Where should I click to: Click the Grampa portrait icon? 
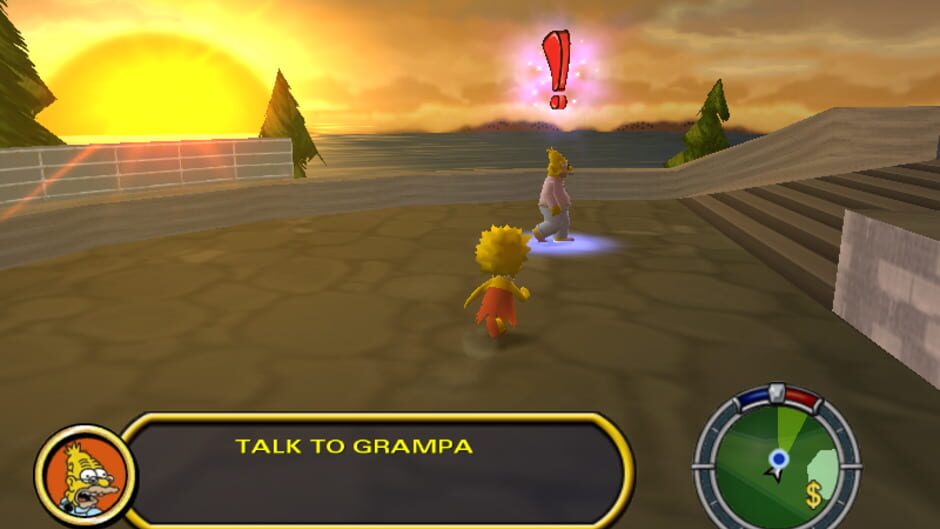pyautogui.click(x=85, y=474)
